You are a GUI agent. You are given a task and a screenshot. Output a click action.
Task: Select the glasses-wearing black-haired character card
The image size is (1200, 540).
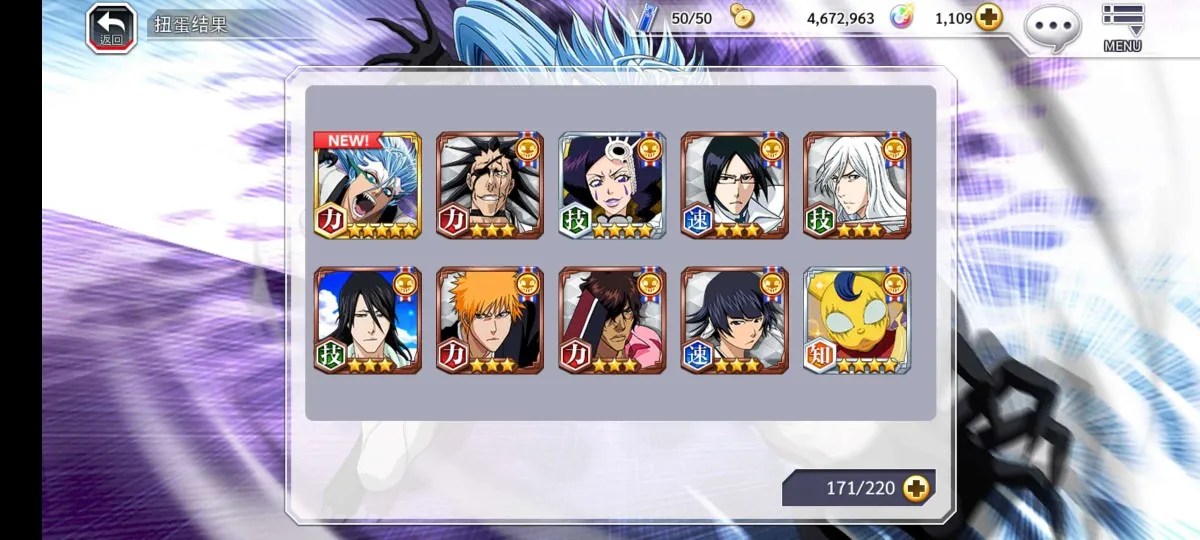pos(734,186)
